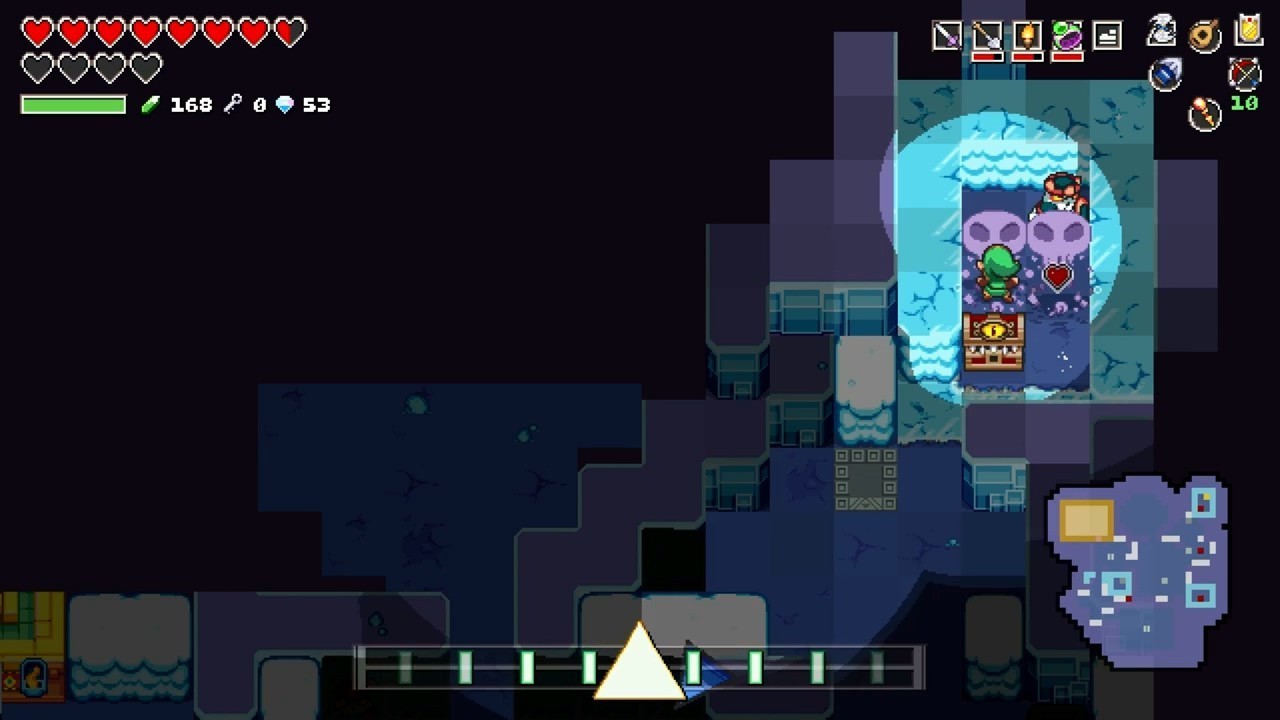1280x720 pixels.
Task: Select the purple and green ring slot
Action: [x=1067, y=37]
